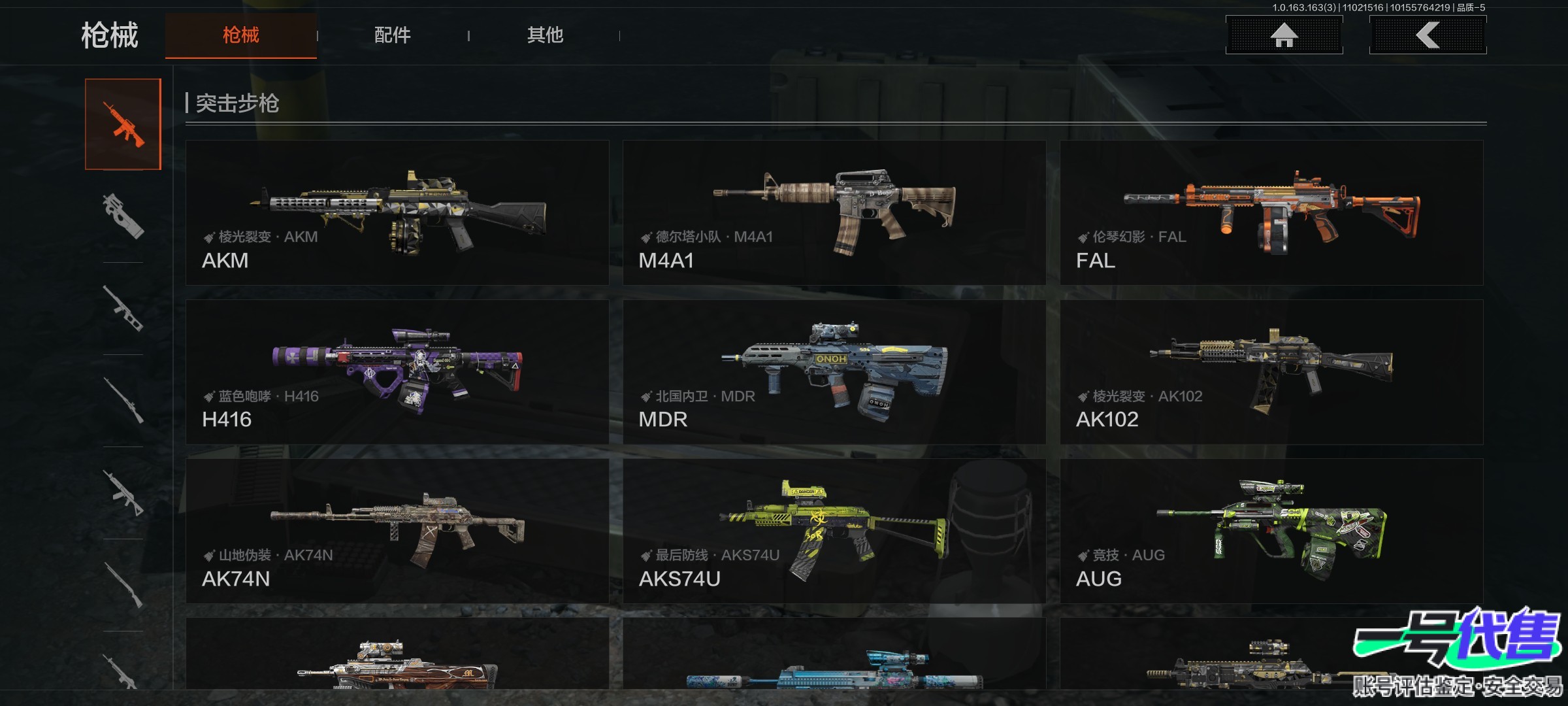Viewport: 1568px width, 706px height.
Task: Select the AK74N weapon card
Action: coord(397,531)
